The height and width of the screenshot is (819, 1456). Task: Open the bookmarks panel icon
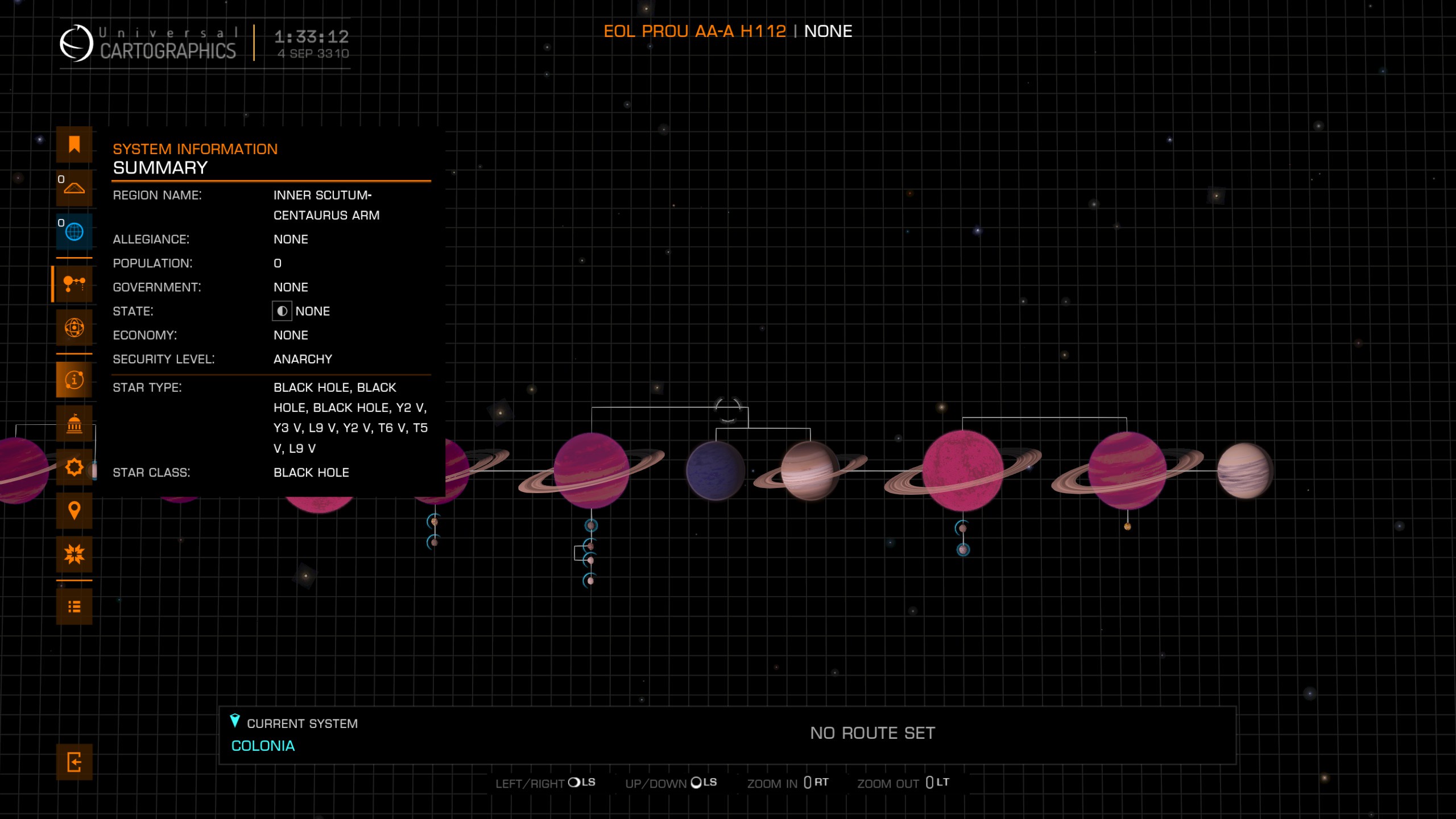(74, 144)
